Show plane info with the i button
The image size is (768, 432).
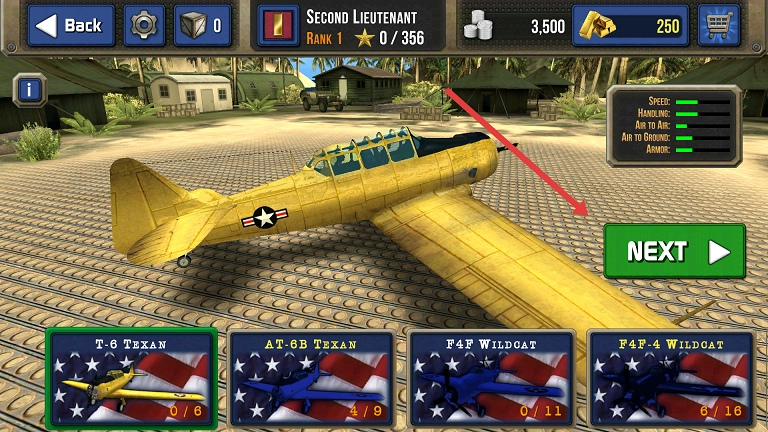[x=31, y=90]
